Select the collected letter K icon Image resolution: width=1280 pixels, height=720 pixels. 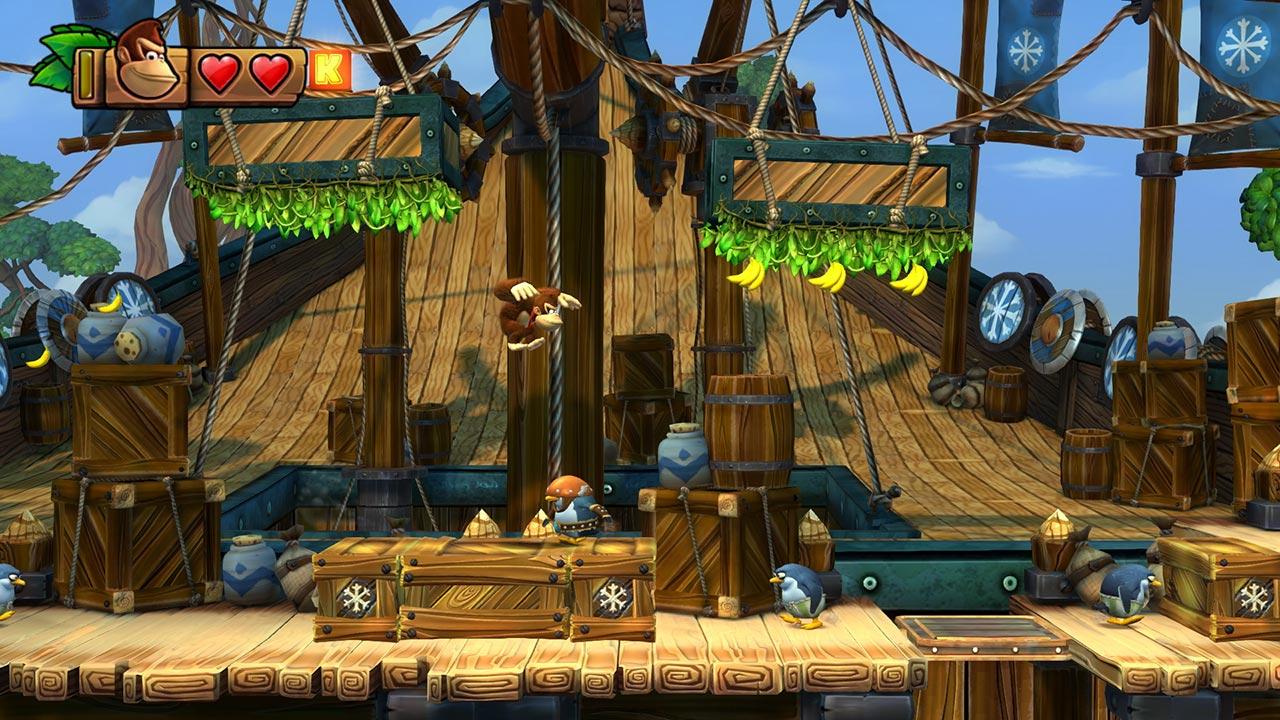328,71
